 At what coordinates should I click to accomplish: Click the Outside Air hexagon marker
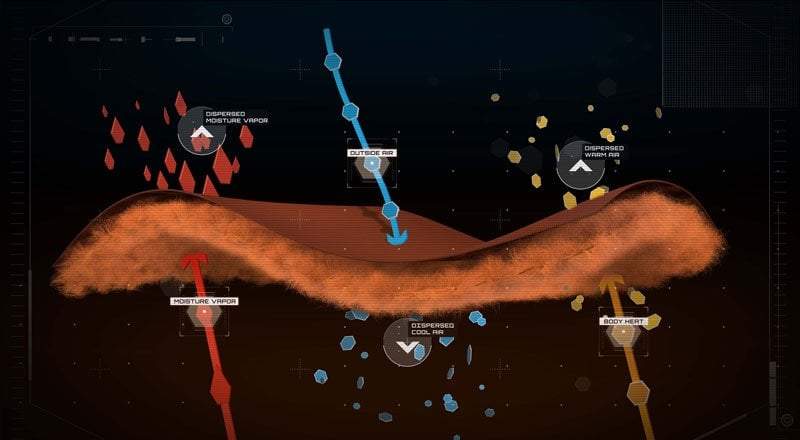372,164
